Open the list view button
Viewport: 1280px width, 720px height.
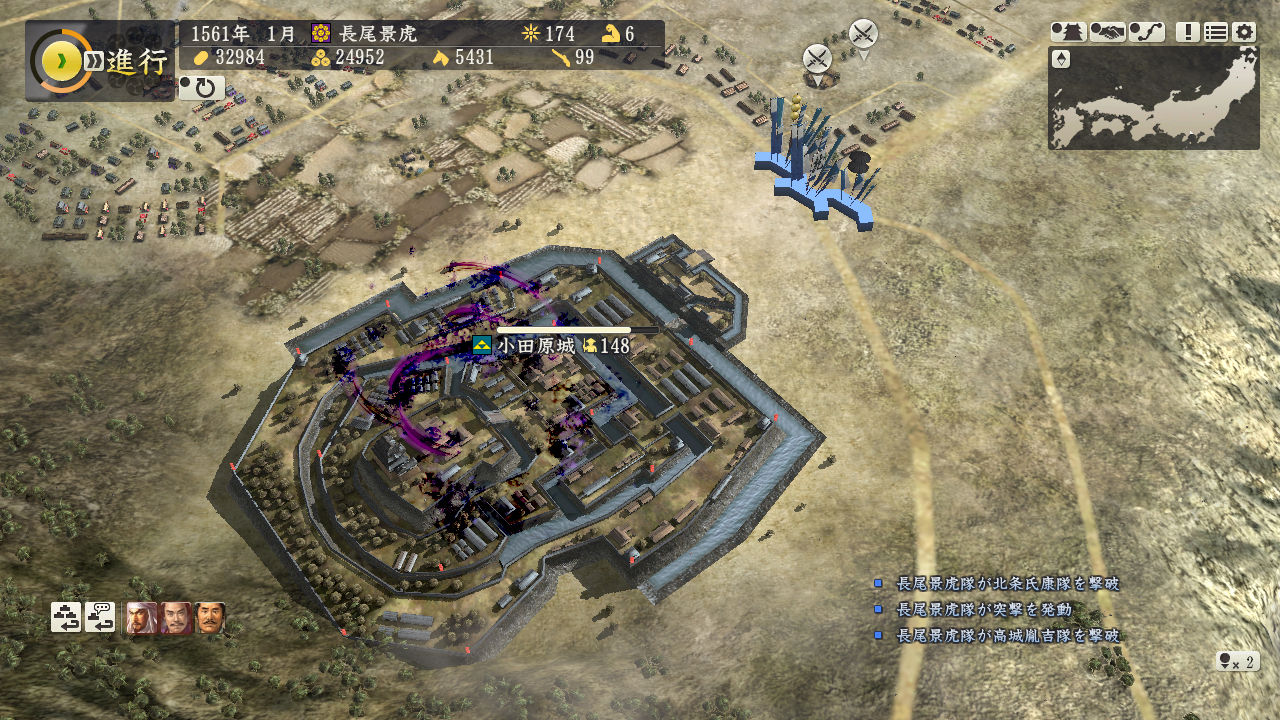click(1215, 32)
